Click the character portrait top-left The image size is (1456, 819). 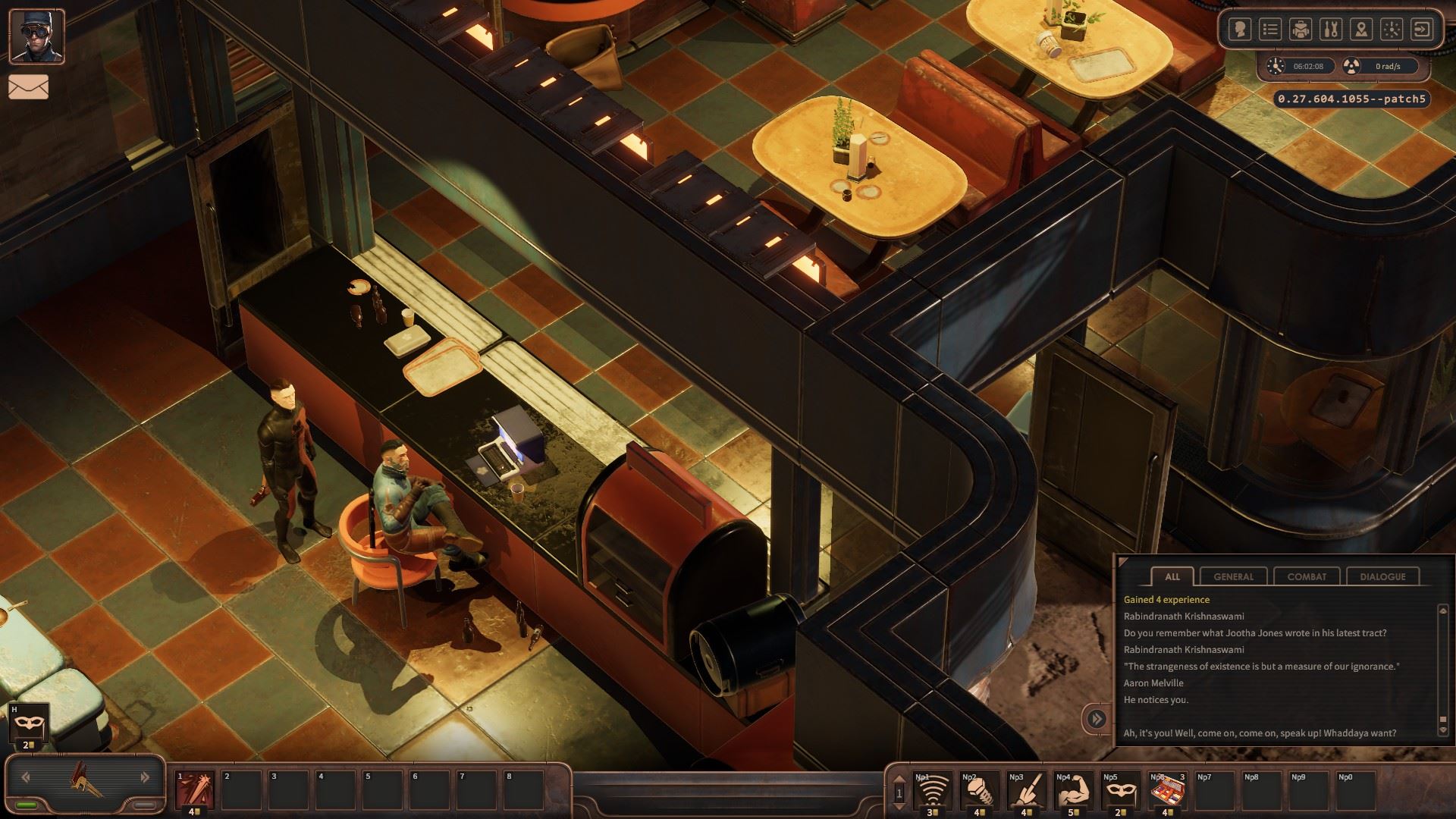point(36,38)
